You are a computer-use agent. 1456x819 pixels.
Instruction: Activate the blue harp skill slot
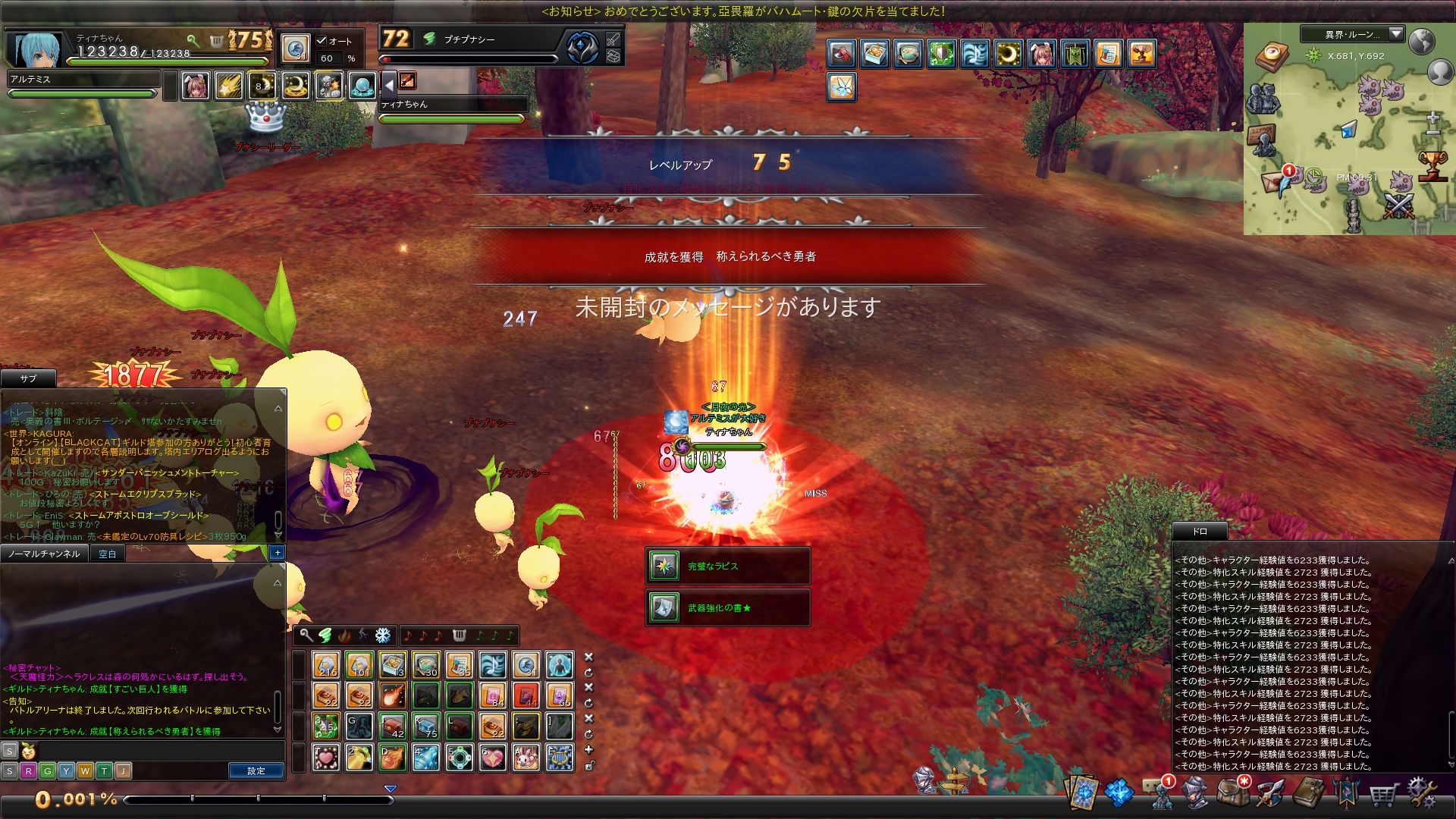[x=560, y=758]
